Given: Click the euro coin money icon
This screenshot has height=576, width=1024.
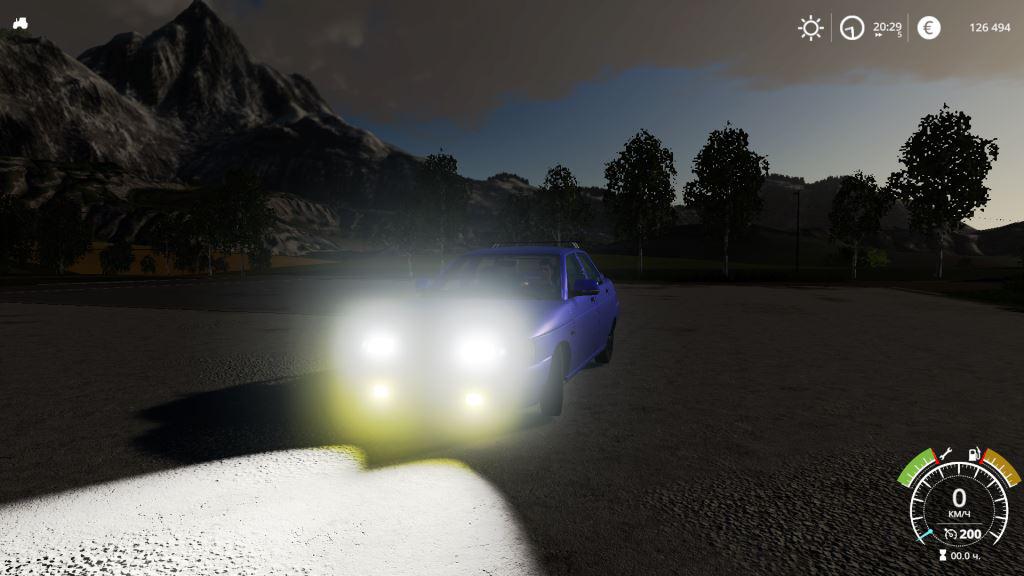Looking at the screenshot, I should pos(929,28).
